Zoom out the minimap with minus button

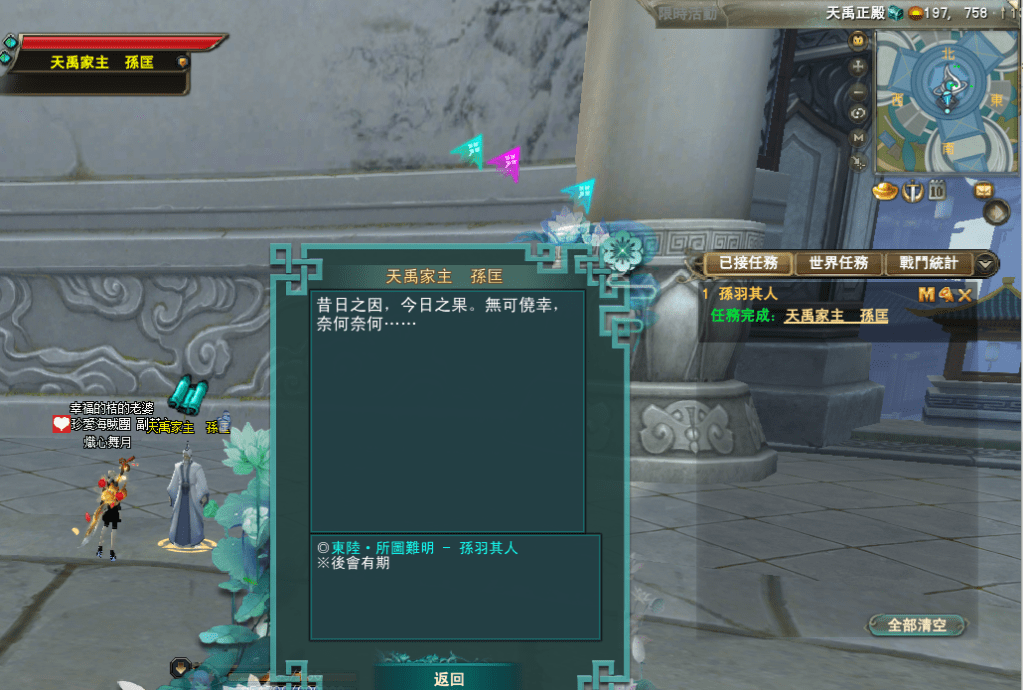click(x=858, y=90)
